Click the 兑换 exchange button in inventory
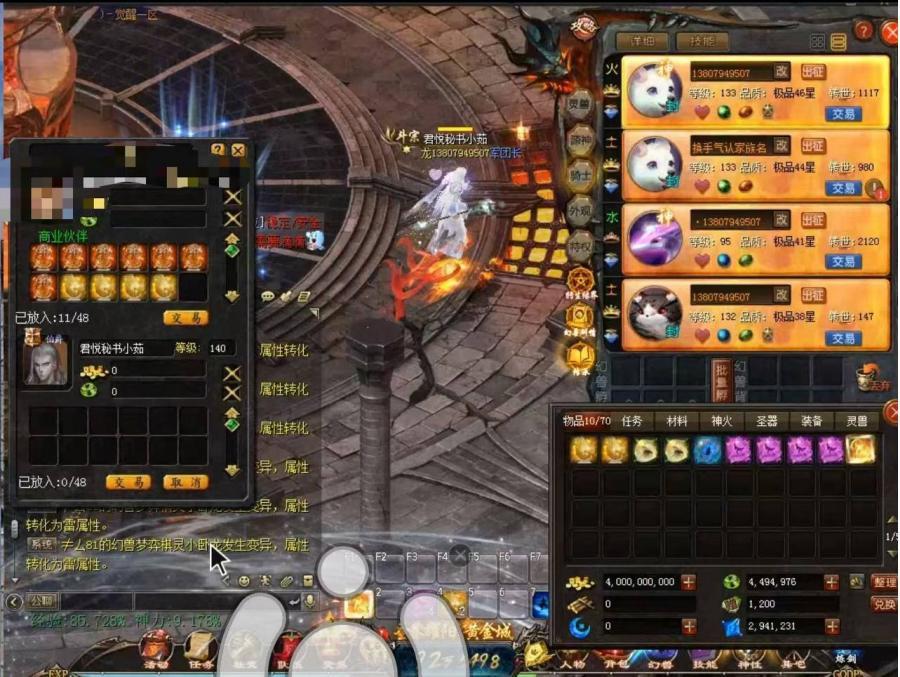Viewport: 900px width, 677px height. coord(884,604)
